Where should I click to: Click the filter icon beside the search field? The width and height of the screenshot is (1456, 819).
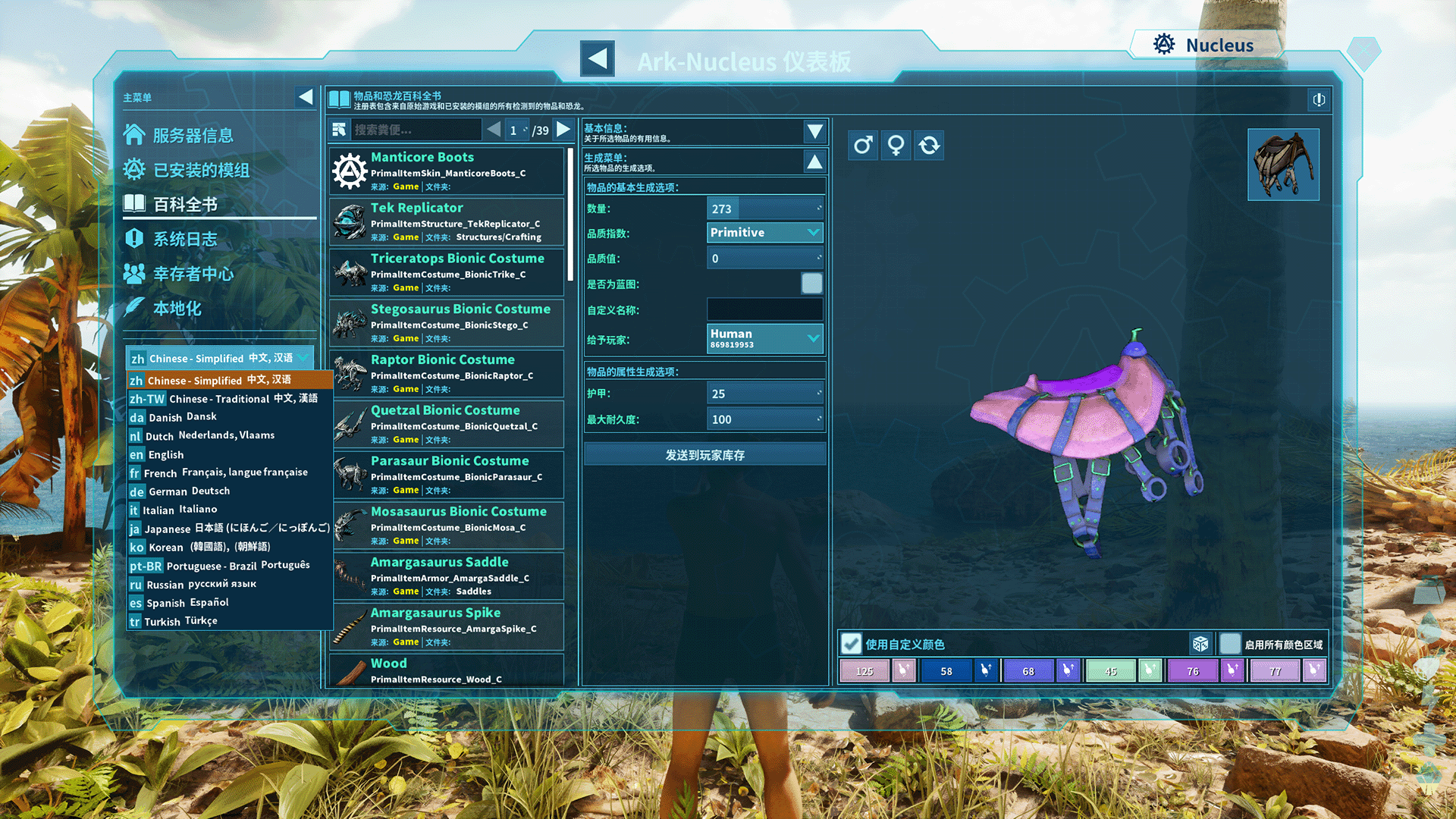click(x=339, y=129)
